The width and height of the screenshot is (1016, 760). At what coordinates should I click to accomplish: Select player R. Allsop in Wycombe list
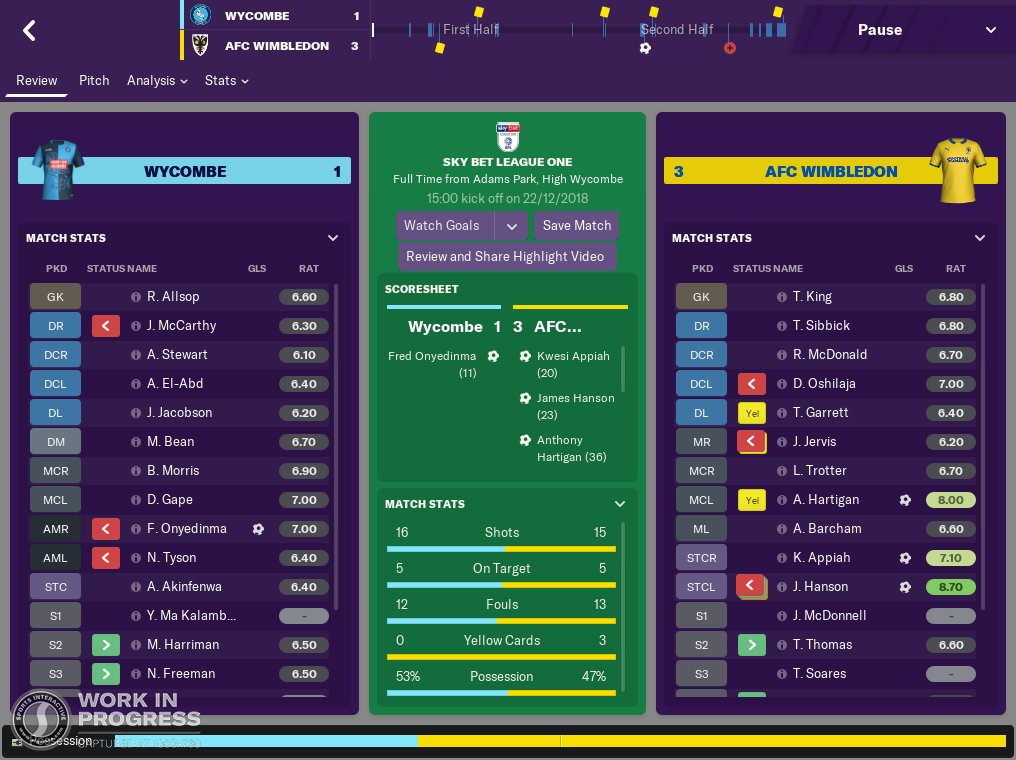(x=173, y=296)
